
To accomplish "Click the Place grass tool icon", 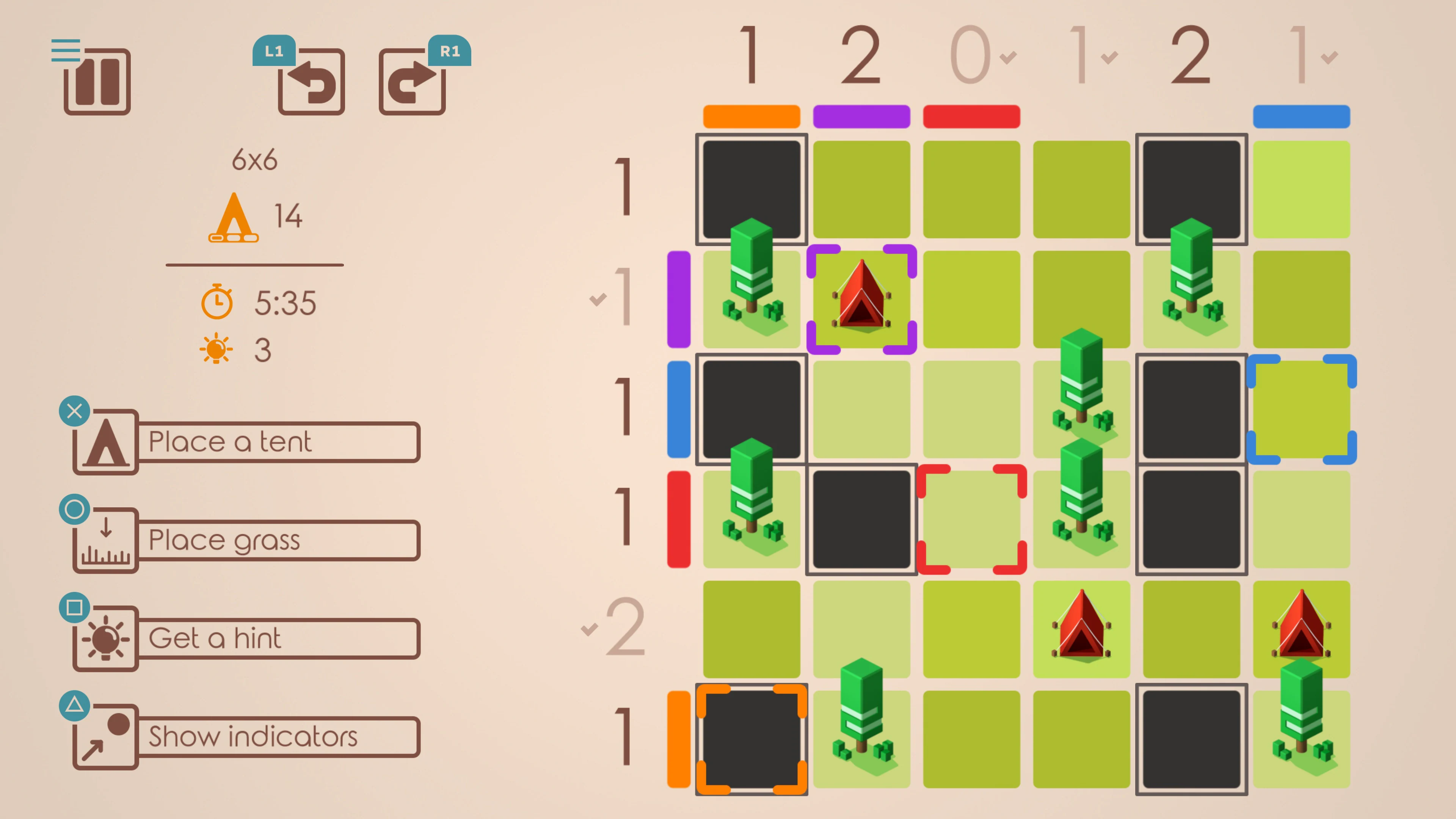I will pos(105,540).
